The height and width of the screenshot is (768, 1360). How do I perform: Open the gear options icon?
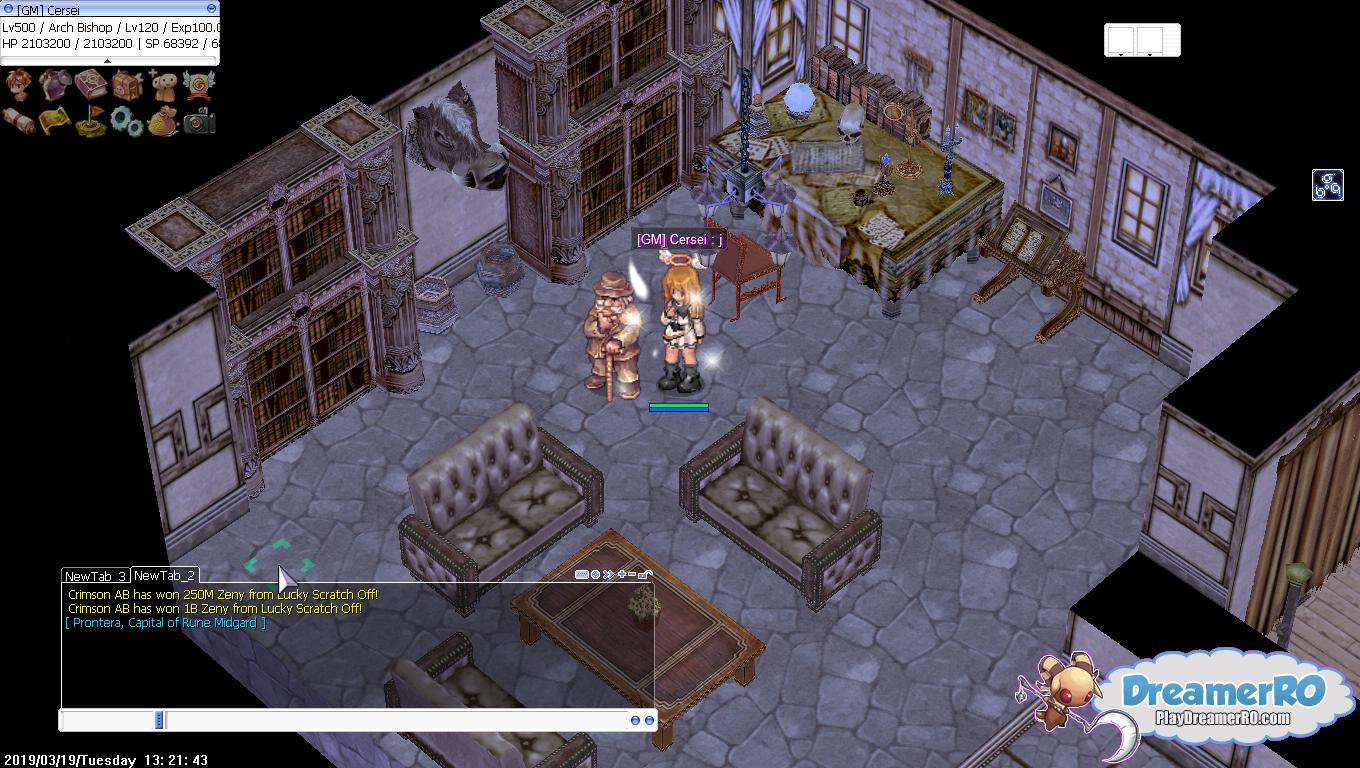pyautogui.click(x=127, y=121)
